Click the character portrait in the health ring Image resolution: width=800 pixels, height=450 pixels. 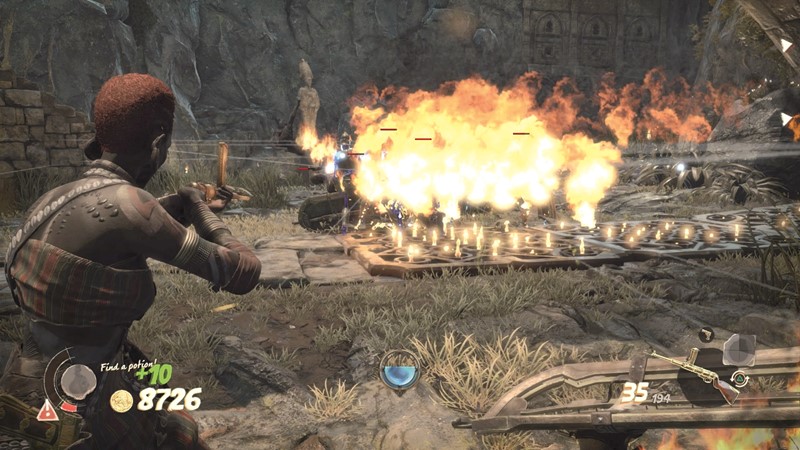pos(77,379)
